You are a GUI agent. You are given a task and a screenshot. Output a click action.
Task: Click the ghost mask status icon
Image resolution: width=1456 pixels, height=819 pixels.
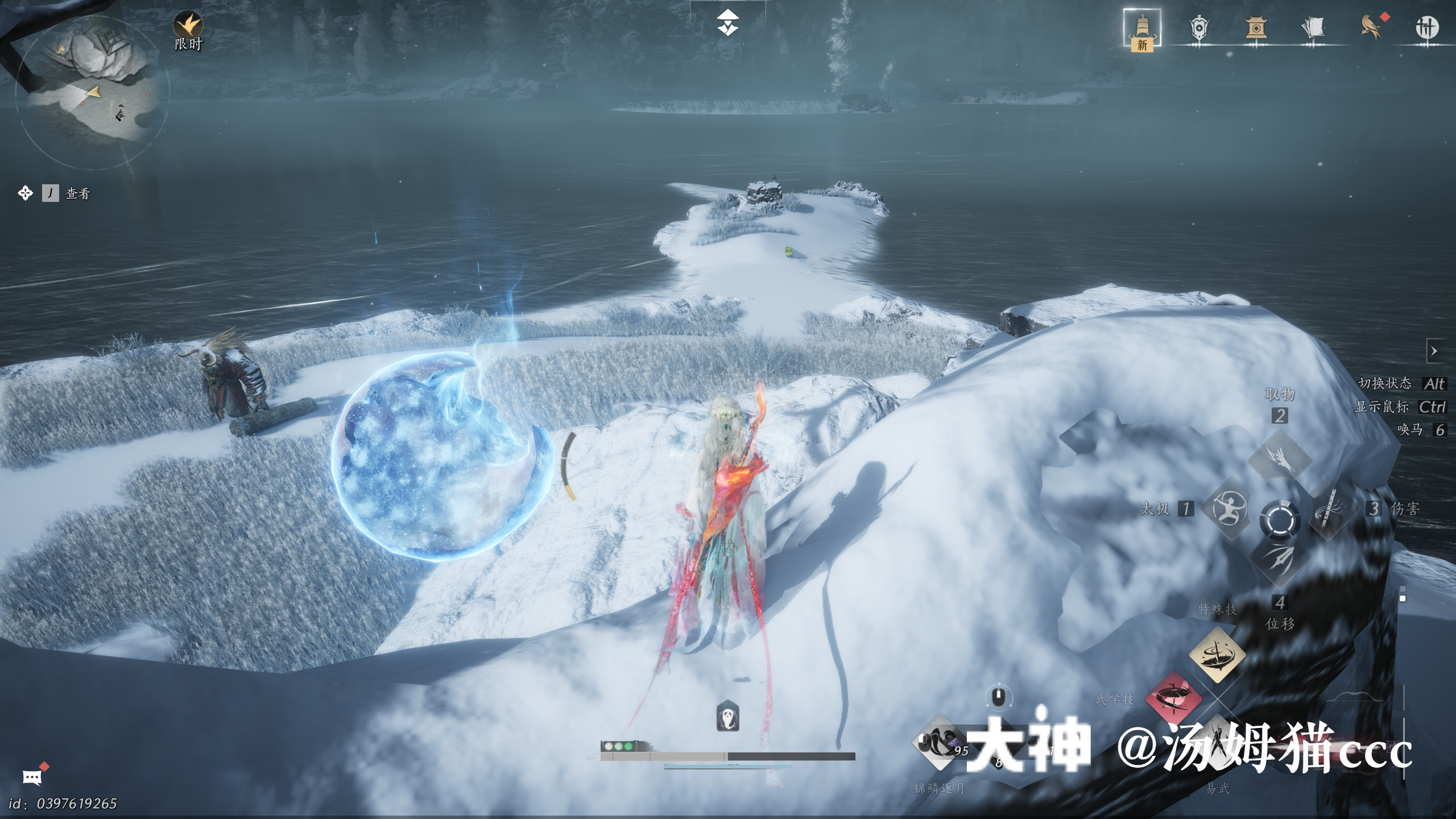tap(727, 717)
